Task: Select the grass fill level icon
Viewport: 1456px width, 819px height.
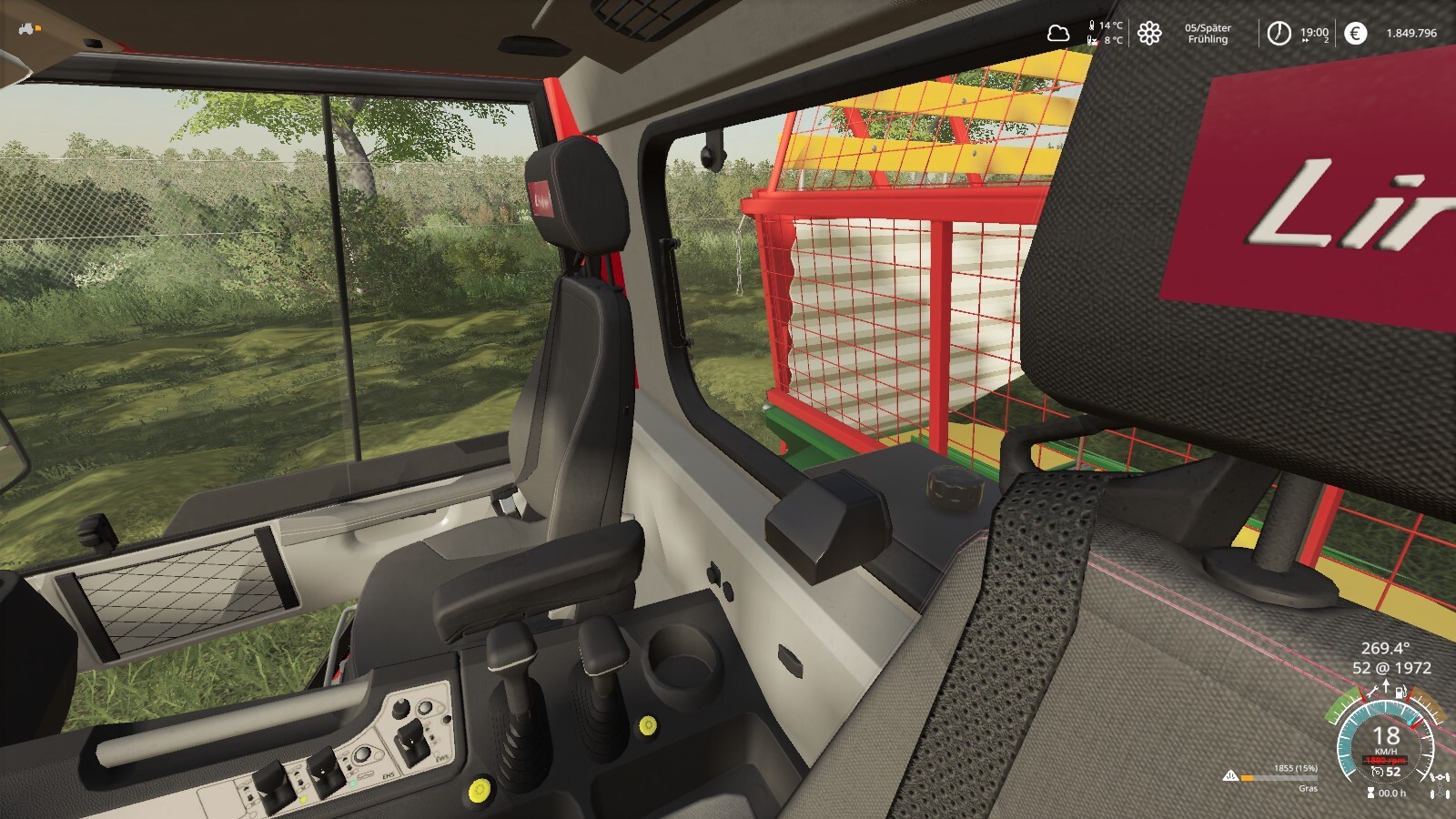Action: click(1231, 776)
